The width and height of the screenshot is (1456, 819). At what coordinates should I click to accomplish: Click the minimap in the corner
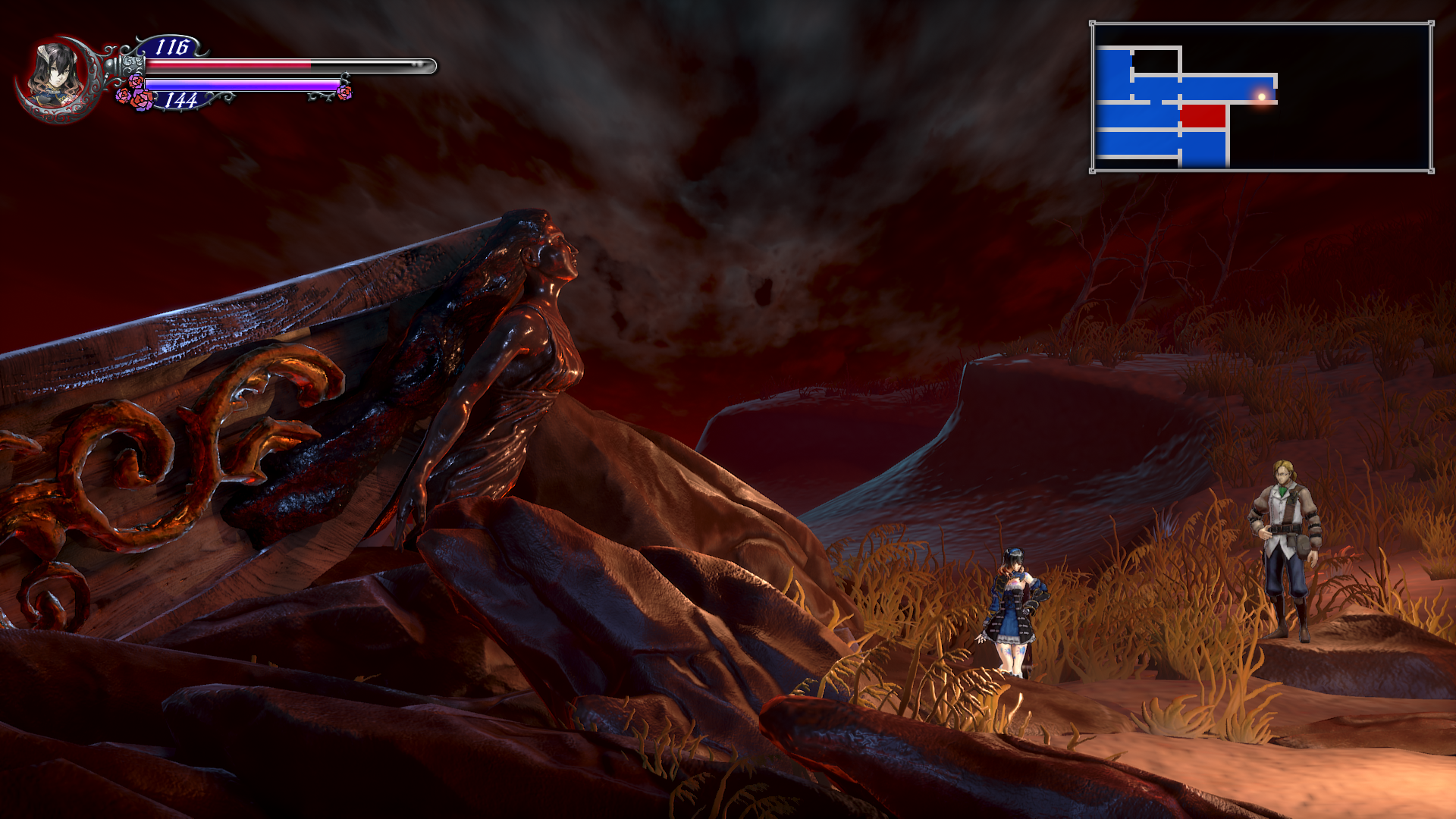(x=1262, y=97)
